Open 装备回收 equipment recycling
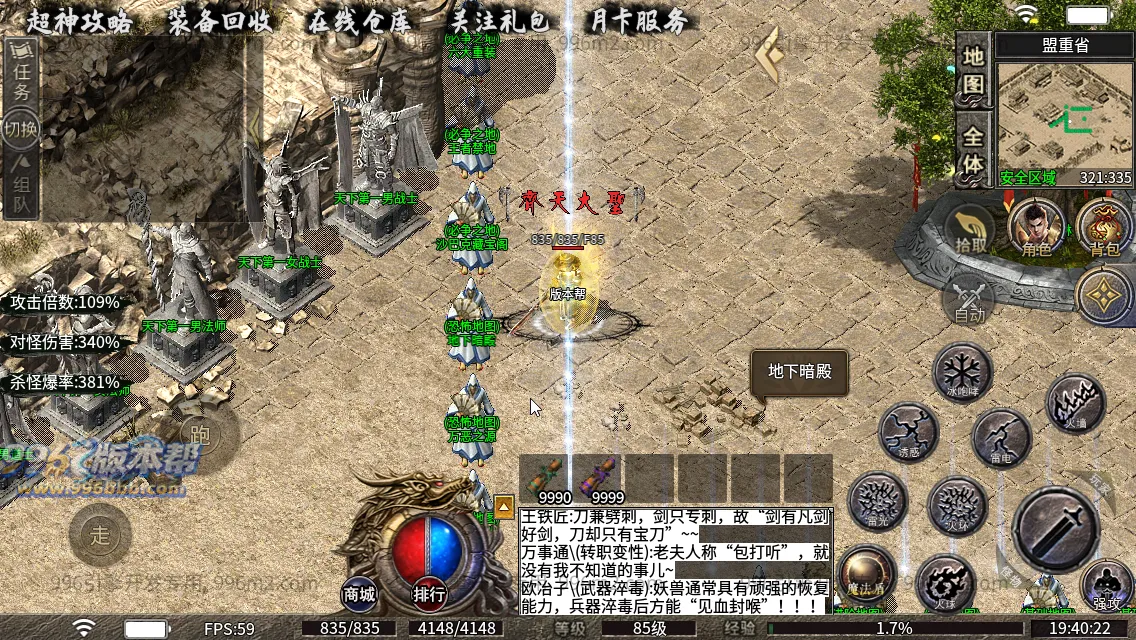The width and height of the screenshot is (1136, 640). coord(219,21)
